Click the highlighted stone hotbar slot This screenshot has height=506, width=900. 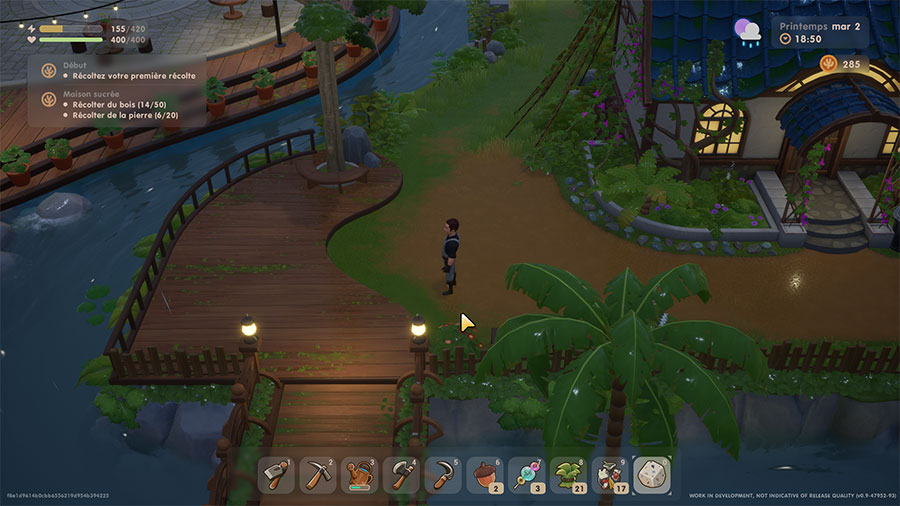pyautogui.click(x=652, y=475)
